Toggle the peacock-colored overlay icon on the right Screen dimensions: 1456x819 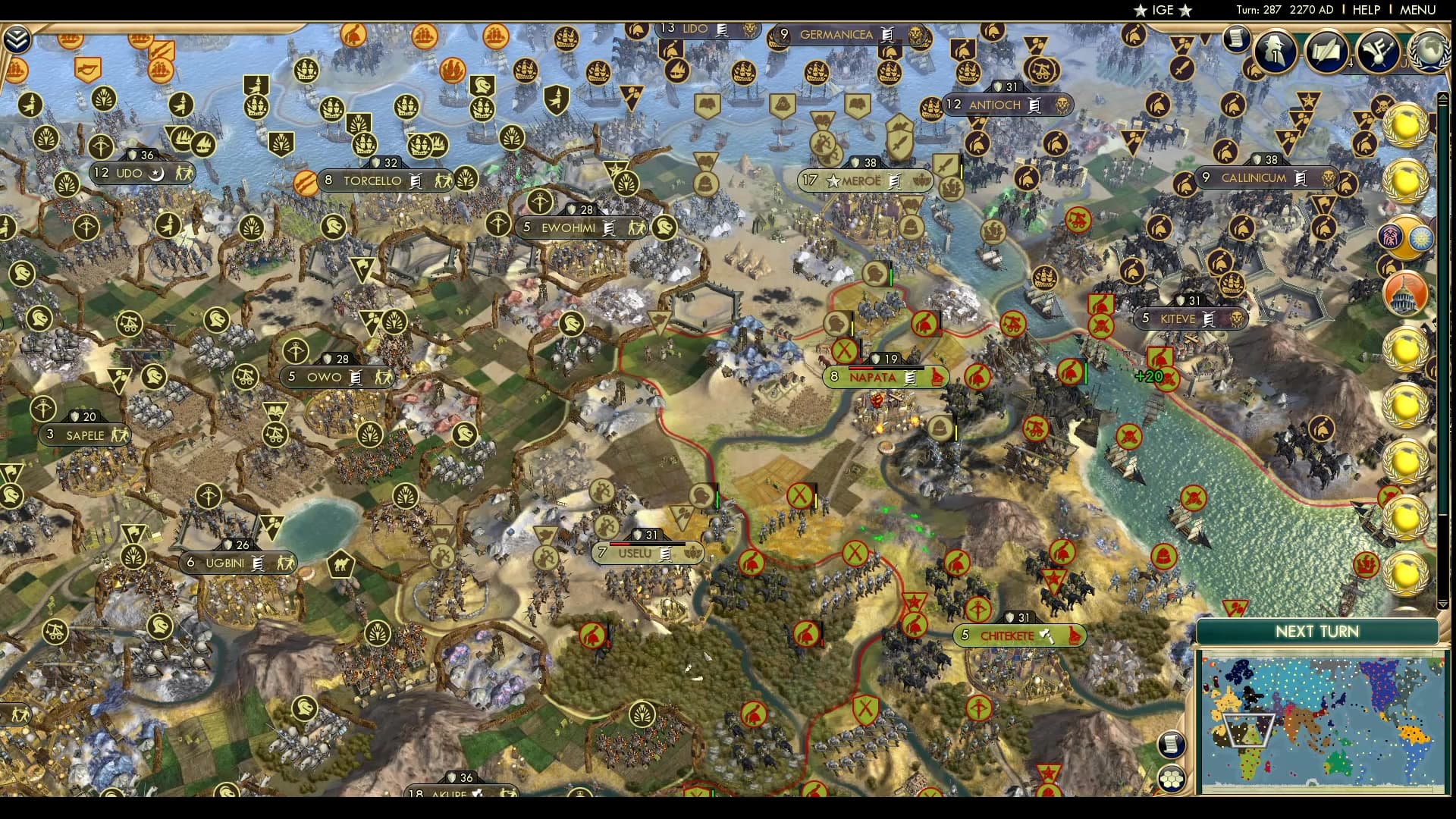[1403, 237]
